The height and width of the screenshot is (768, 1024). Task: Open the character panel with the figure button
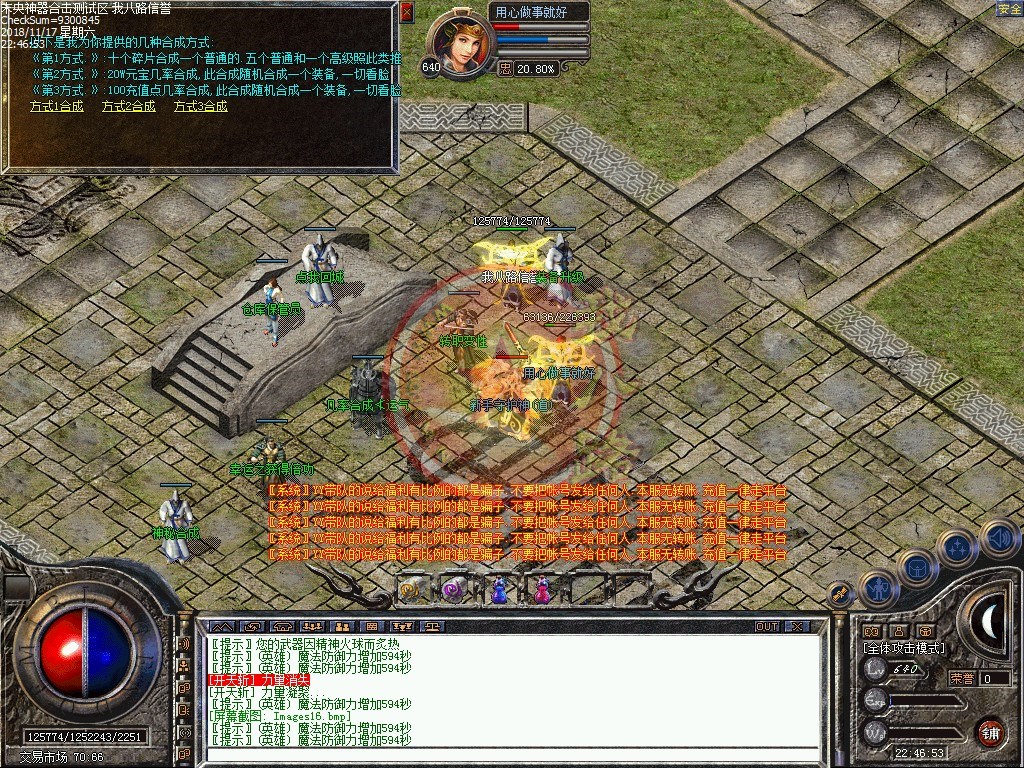click(x=878, y=589)
